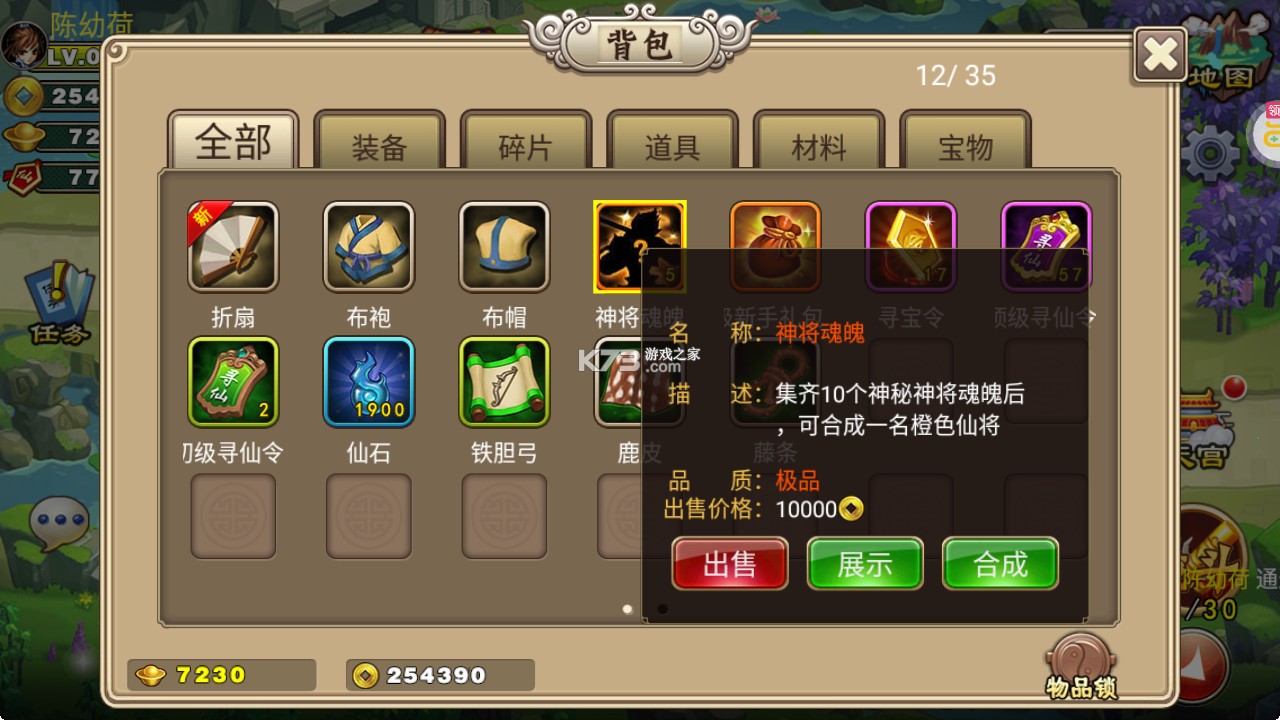Select the 仙石 immortal stone item
The image size is (1280, 720).
coord(368,382)
